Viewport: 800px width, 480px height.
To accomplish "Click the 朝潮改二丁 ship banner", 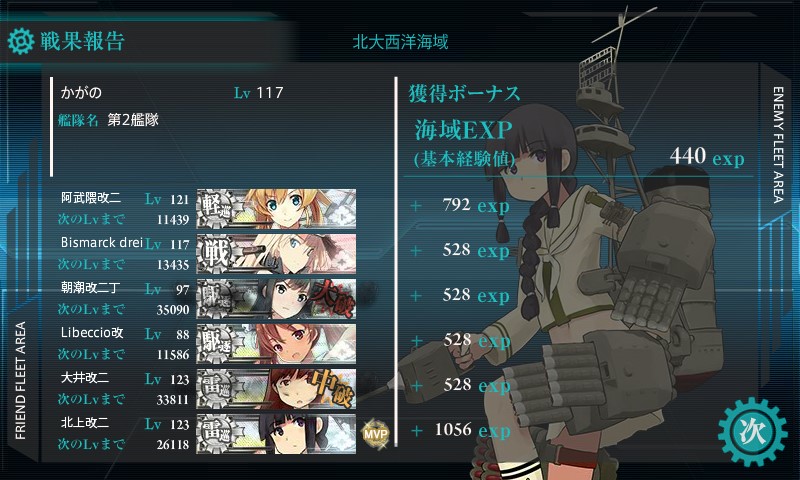I will pos(277,297).
